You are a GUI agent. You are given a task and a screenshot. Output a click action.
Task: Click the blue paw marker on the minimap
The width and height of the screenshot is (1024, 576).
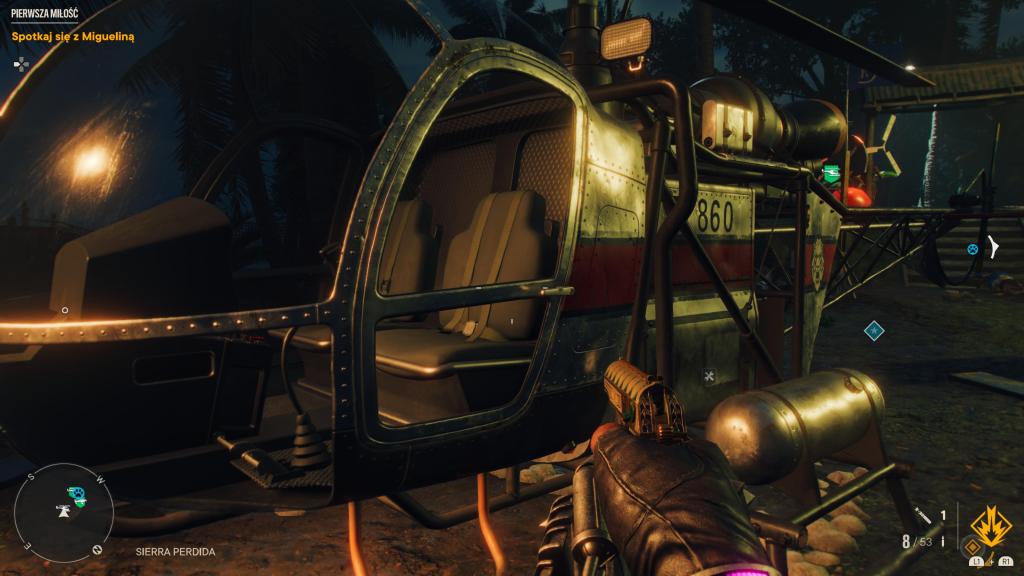click(76, 493)
